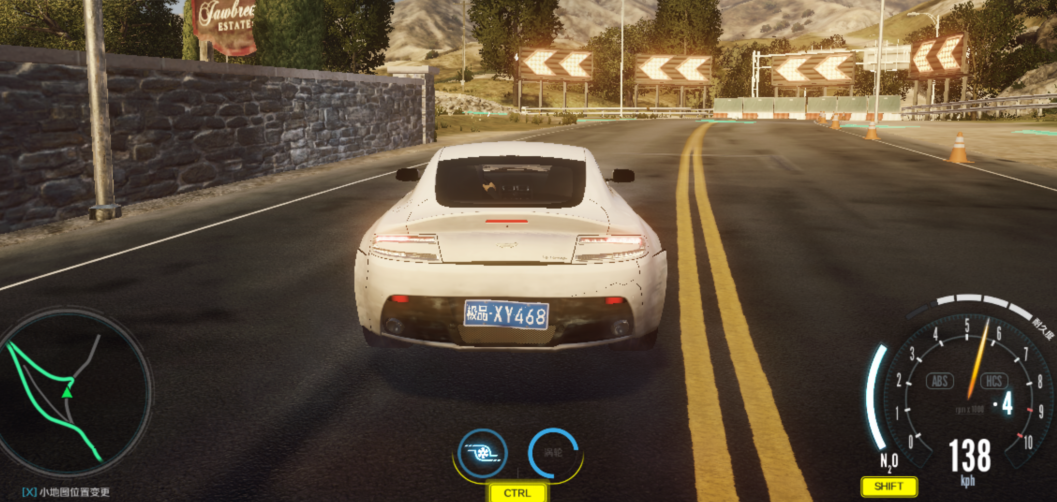Click the HCS indicator on the tachometer
The height and width of the screenshot is (502, 1057).
point(993,380)
